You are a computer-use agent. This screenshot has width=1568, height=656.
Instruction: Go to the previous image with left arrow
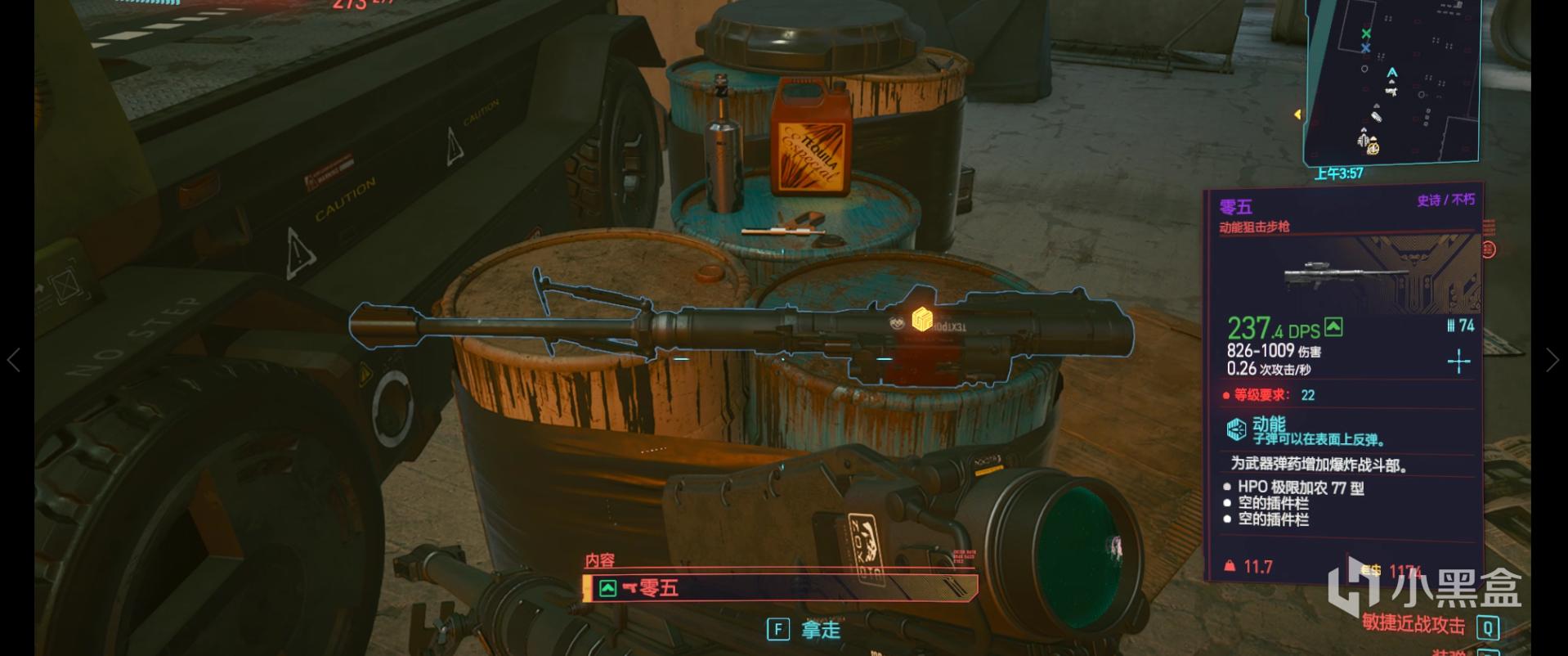(14, 360)
